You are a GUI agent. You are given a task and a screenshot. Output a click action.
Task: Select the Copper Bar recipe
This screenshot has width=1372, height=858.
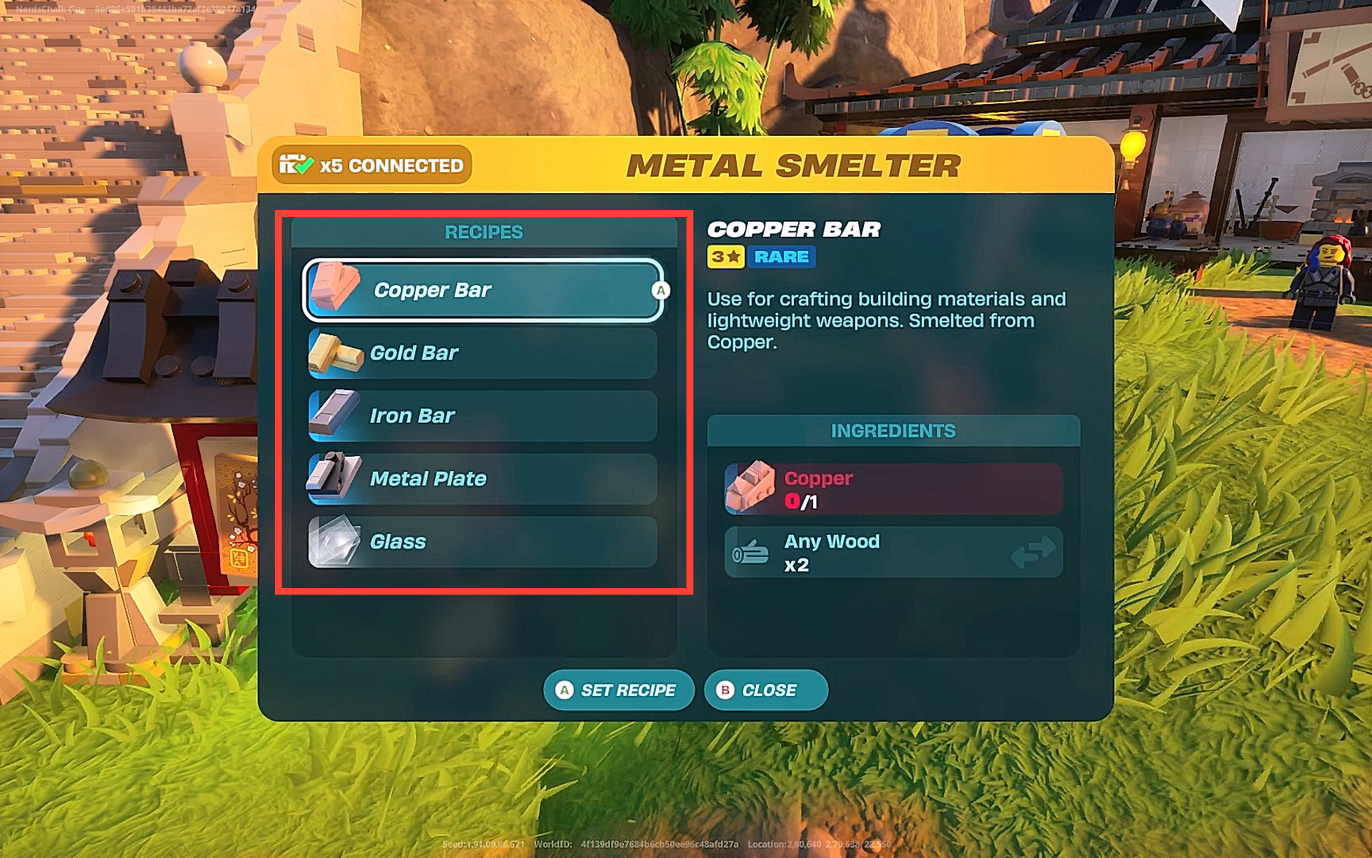(482, 290)
